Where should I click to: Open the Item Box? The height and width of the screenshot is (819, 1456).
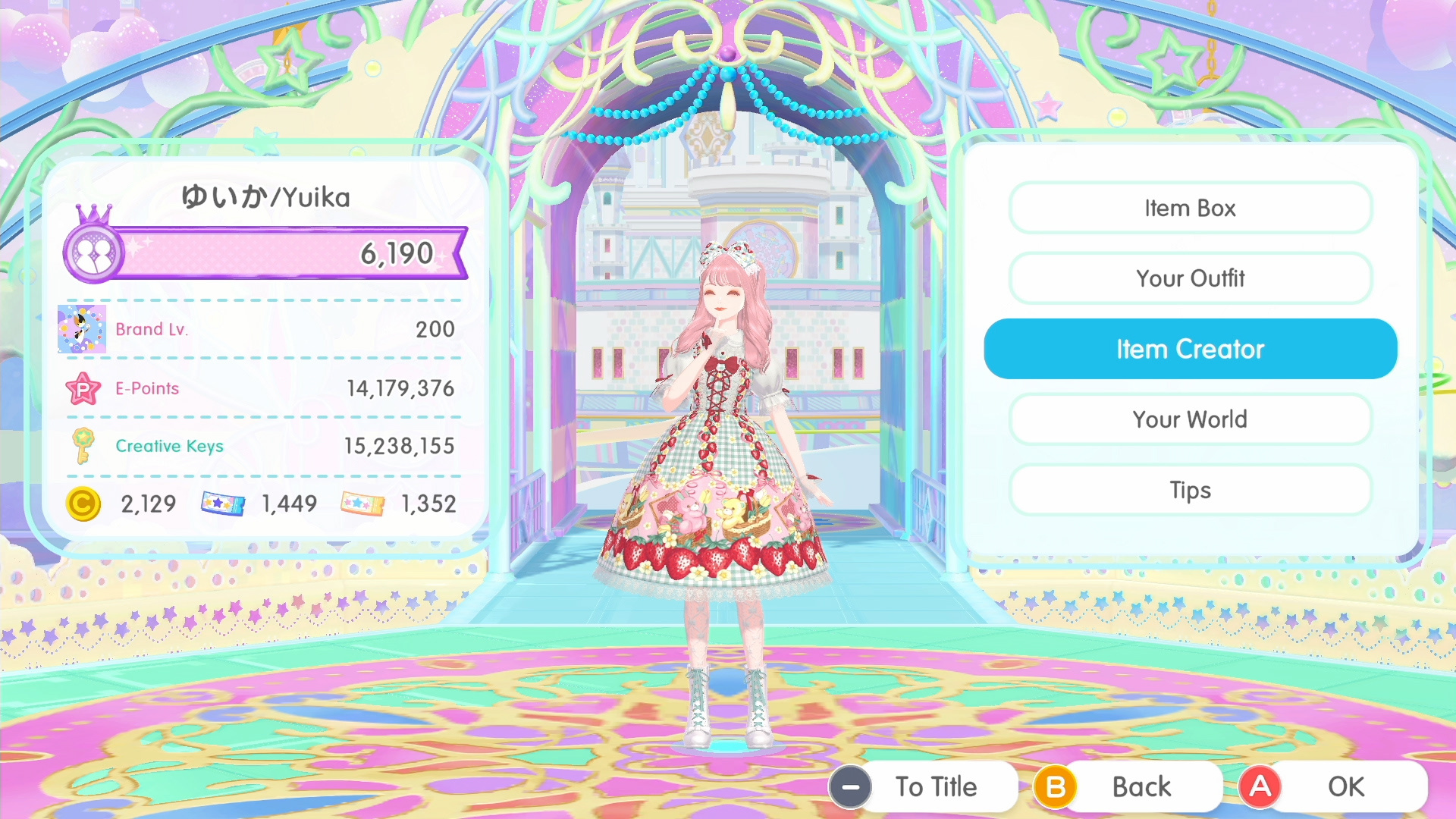pyautogui.click(x=1190, y=208)
